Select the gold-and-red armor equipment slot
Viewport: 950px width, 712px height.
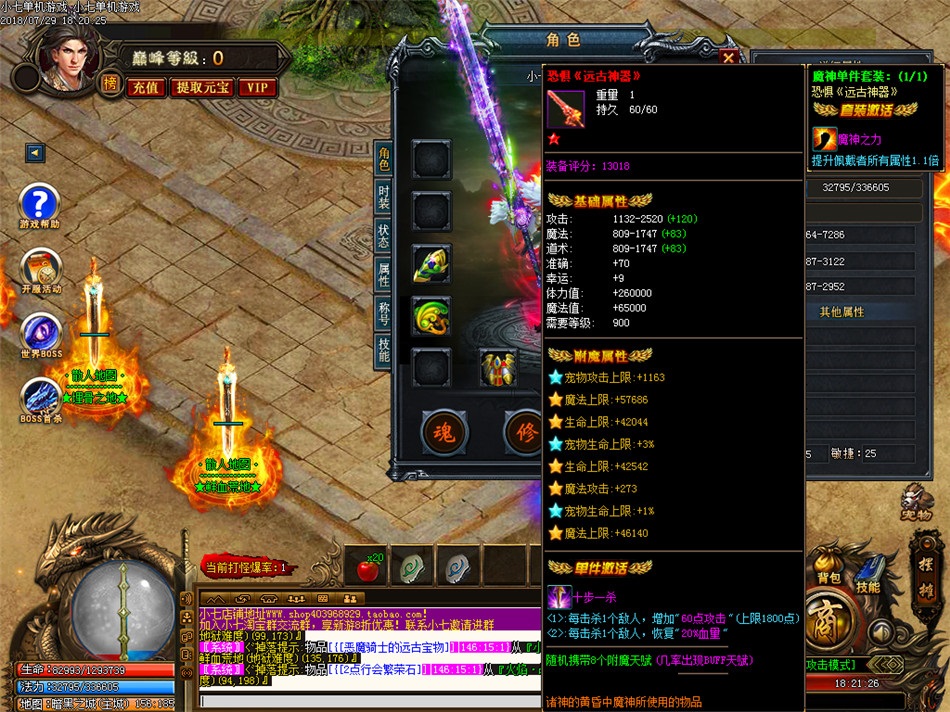497,368
